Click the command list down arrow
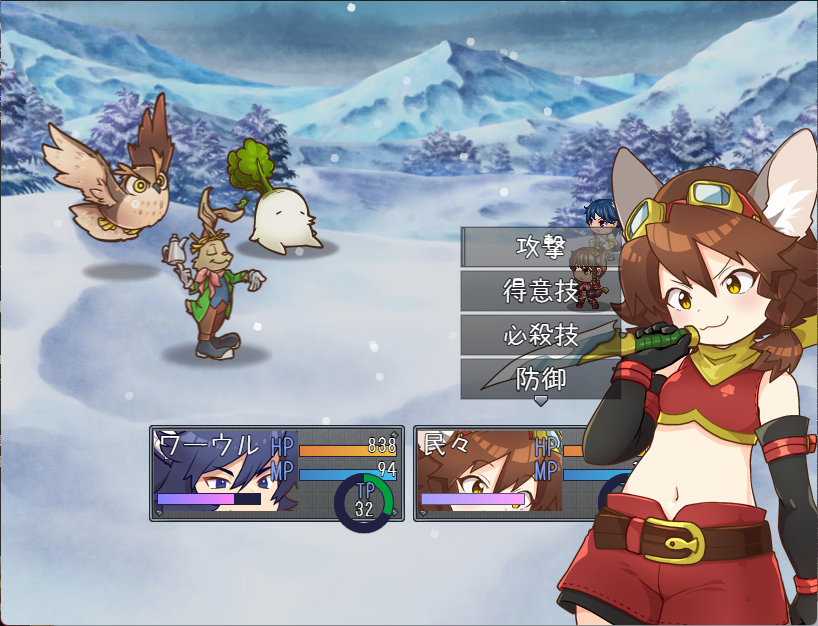The height and width of the screenshot is (626, 818). (x=541, y=401)
